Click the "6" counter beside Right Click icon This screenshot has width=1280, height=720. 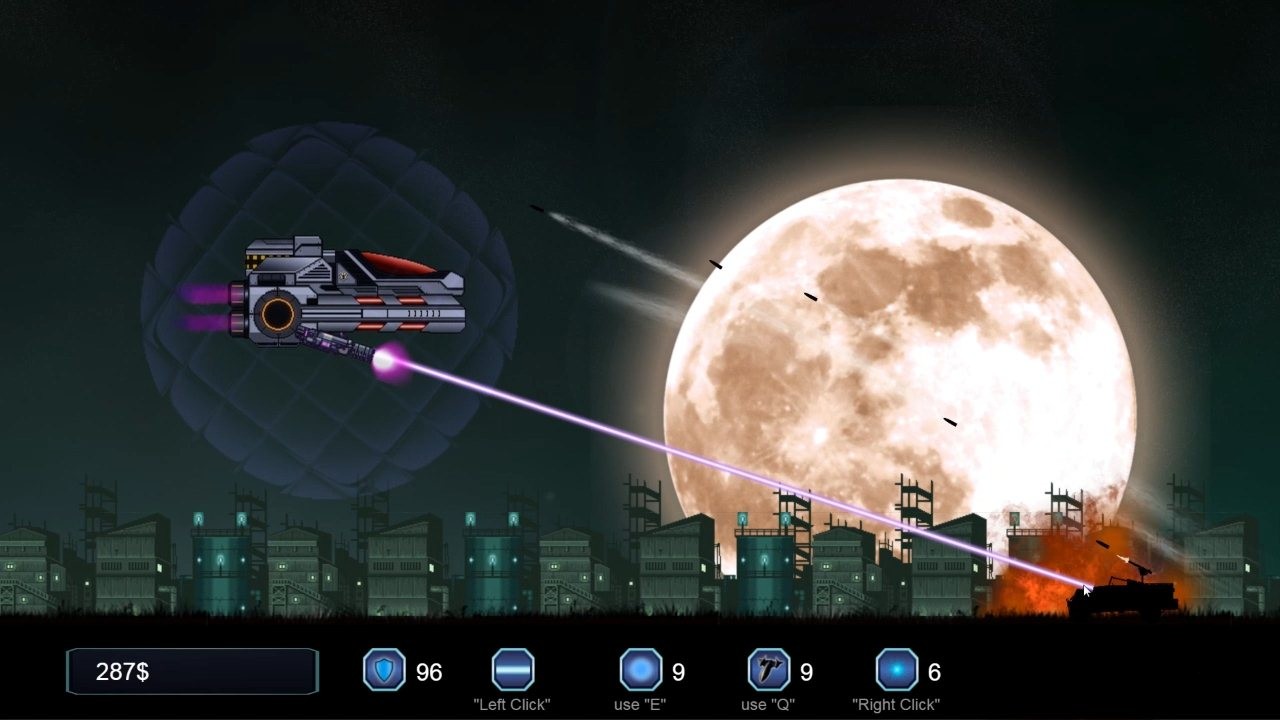(935, 671)
